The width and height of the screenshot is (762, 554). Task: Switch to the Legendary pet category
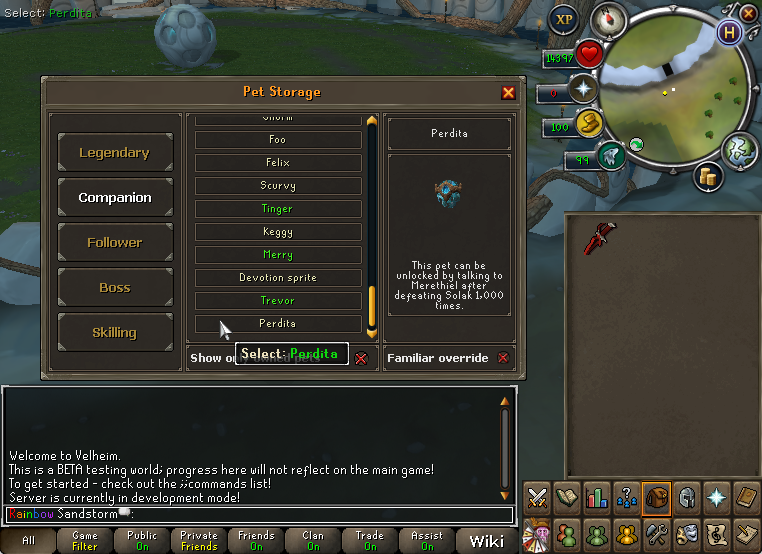pyautogui.click(x=115, y=153)
